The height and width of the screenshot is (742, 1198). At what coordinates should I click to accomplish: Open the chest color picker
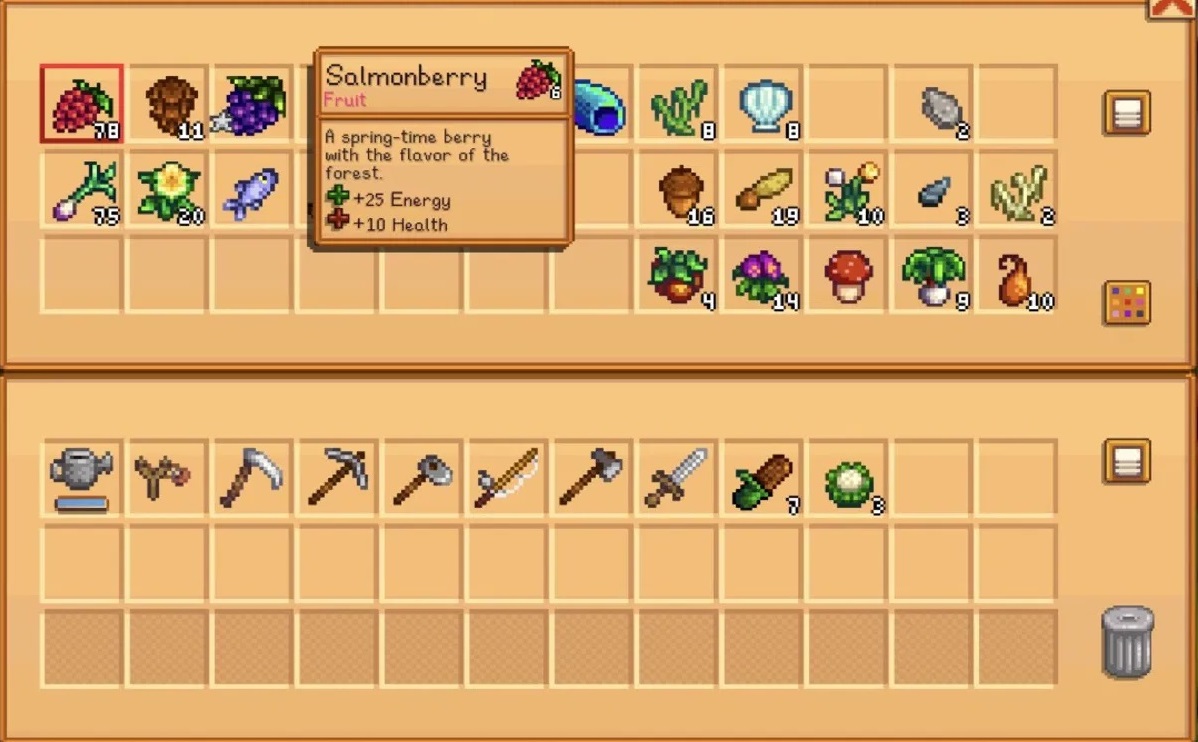[1126, 303]
